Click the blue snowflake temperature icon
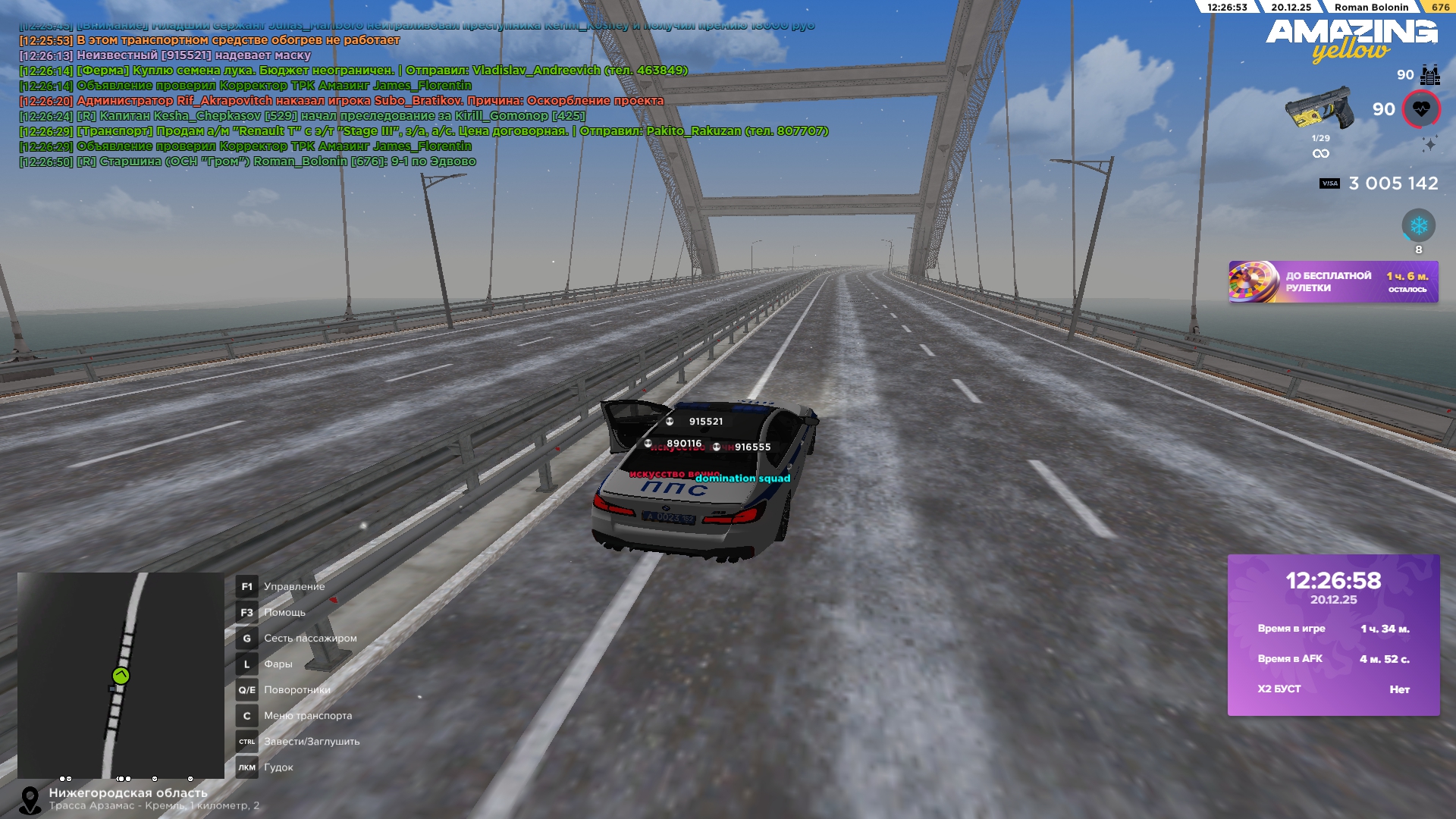The image size is (1456, 819). coord(1418,225)
